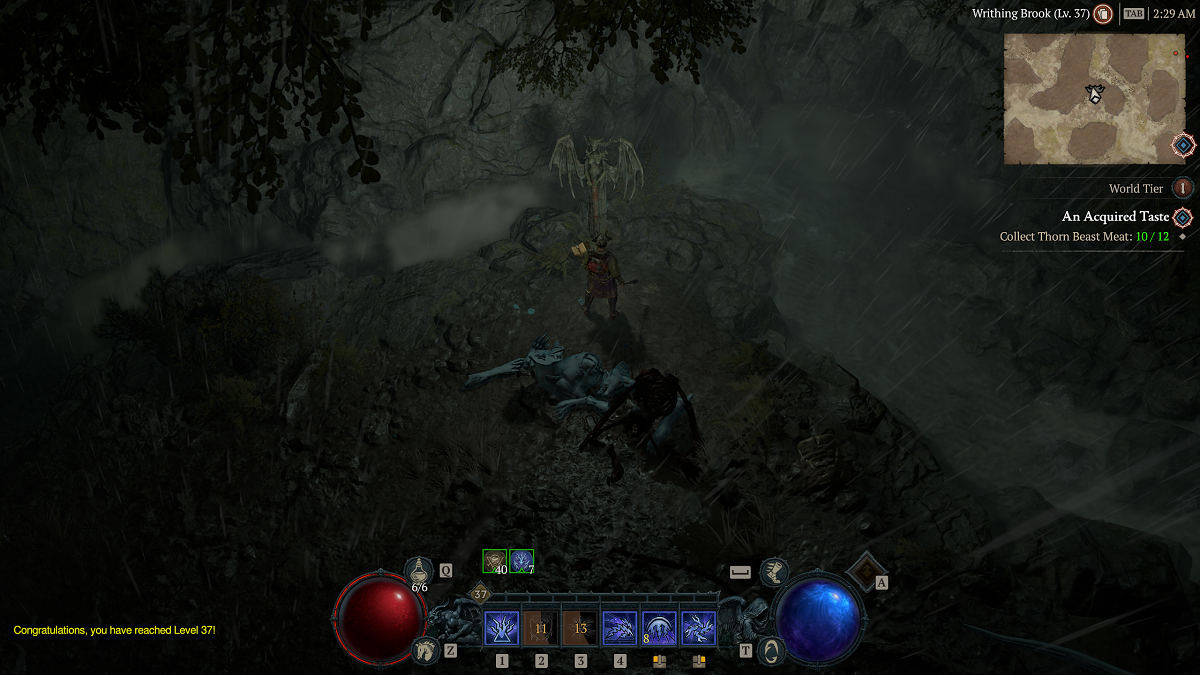This screenshot has height=675, width=1200.
Task: Select the skill slot on cooldown at 13
Action: [x=580, y=629]
